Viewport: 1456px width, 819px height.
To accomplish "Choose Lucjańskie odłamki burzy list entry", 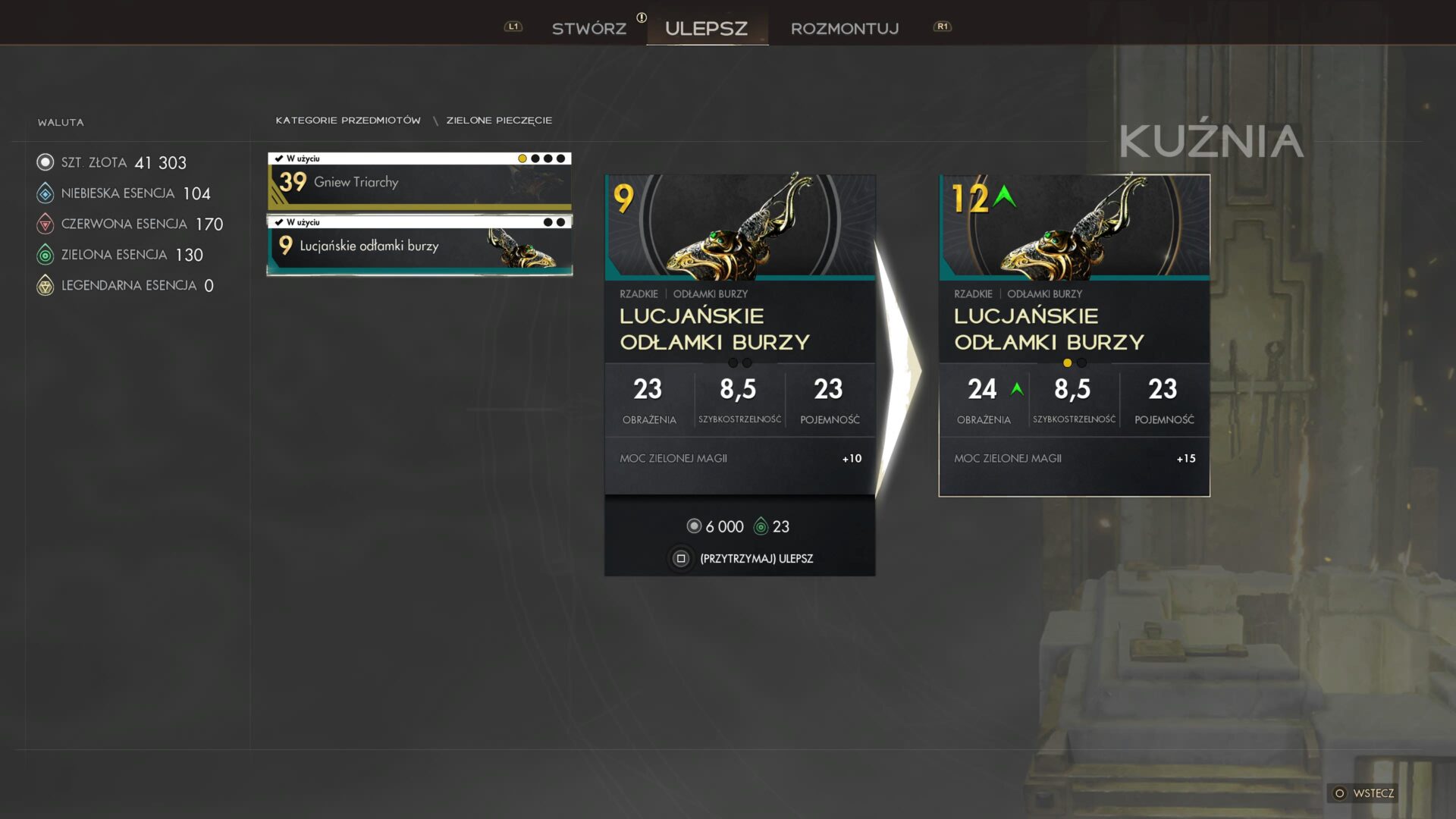I will click(419, 246).
